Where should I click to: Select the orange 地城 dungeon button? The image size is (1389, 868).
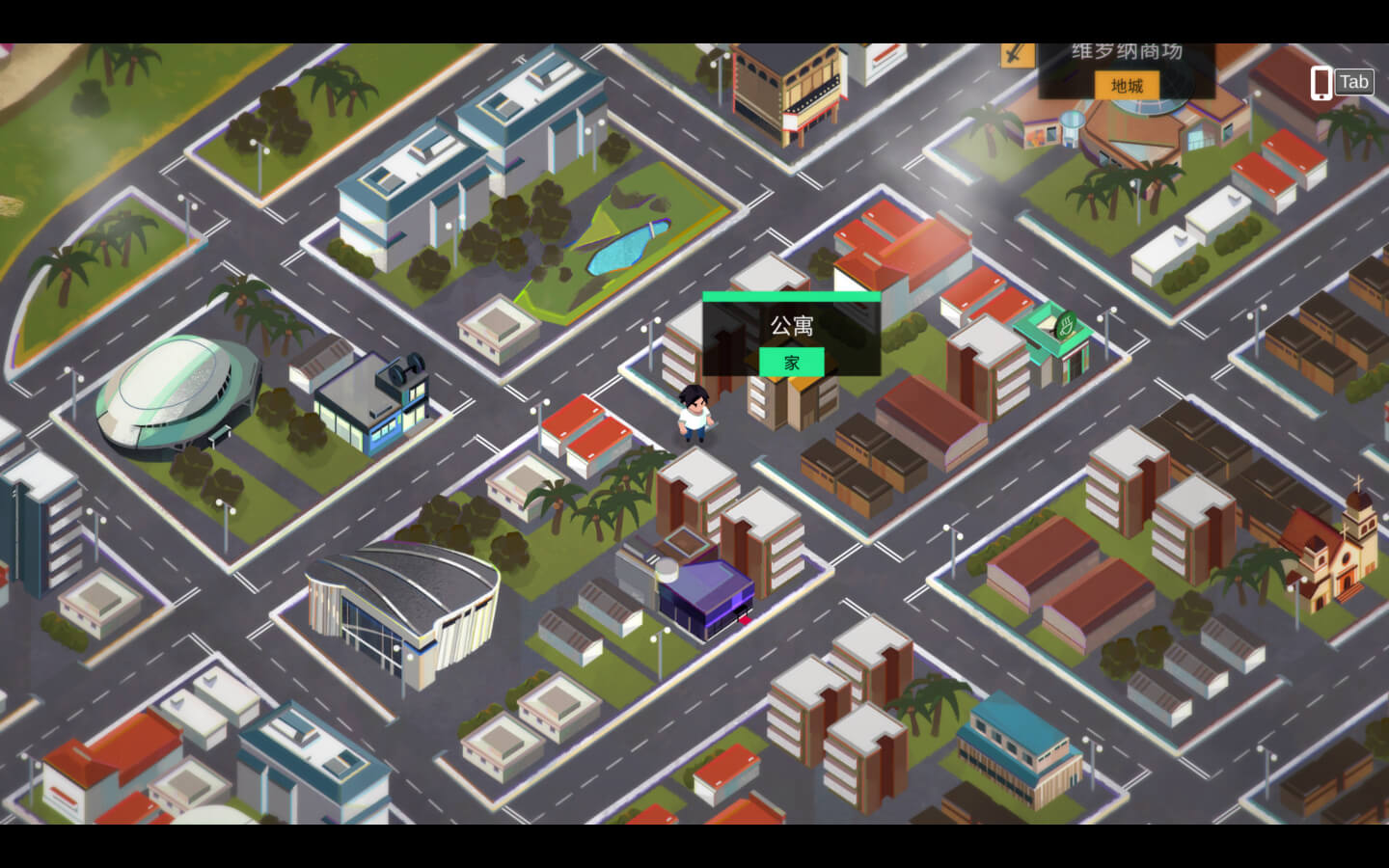point(1127,86)
